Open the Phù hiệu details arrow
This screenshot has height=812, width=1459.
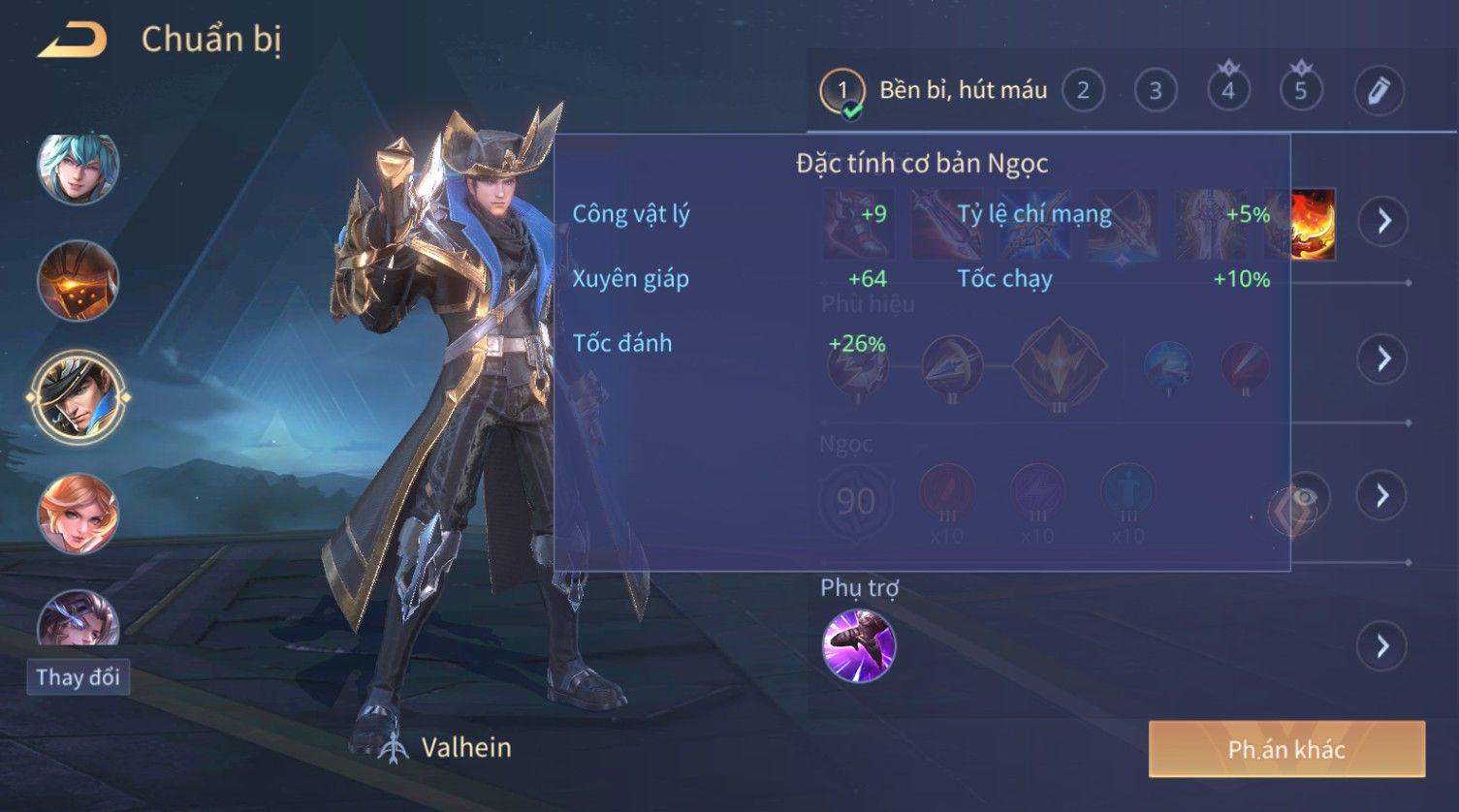[x=1383, y=359]
